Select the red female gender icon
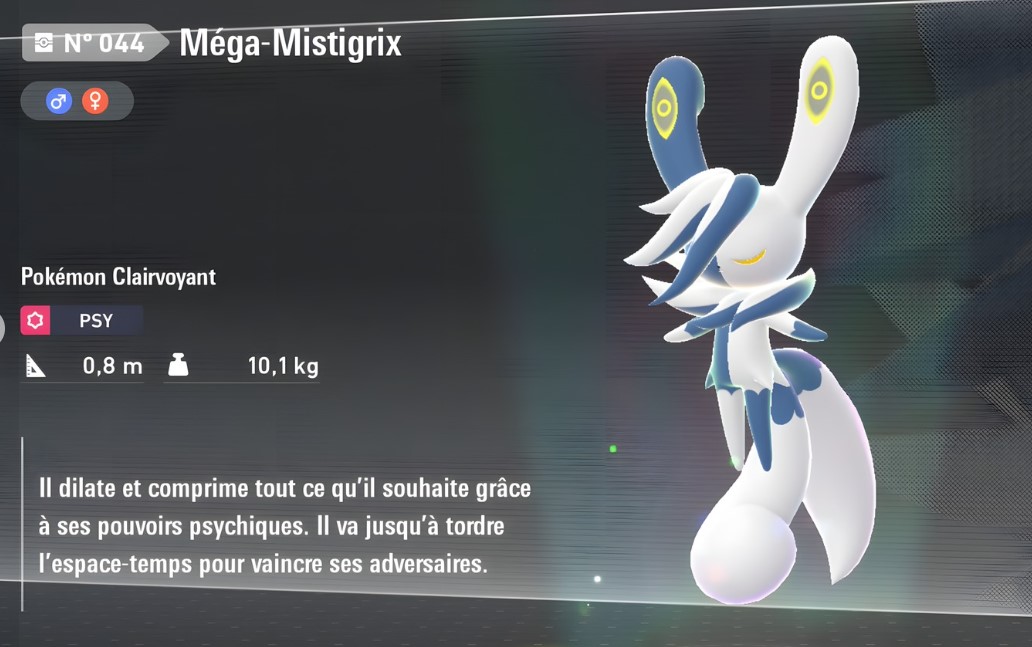1032x647 pixels. [x=95, y=101]
